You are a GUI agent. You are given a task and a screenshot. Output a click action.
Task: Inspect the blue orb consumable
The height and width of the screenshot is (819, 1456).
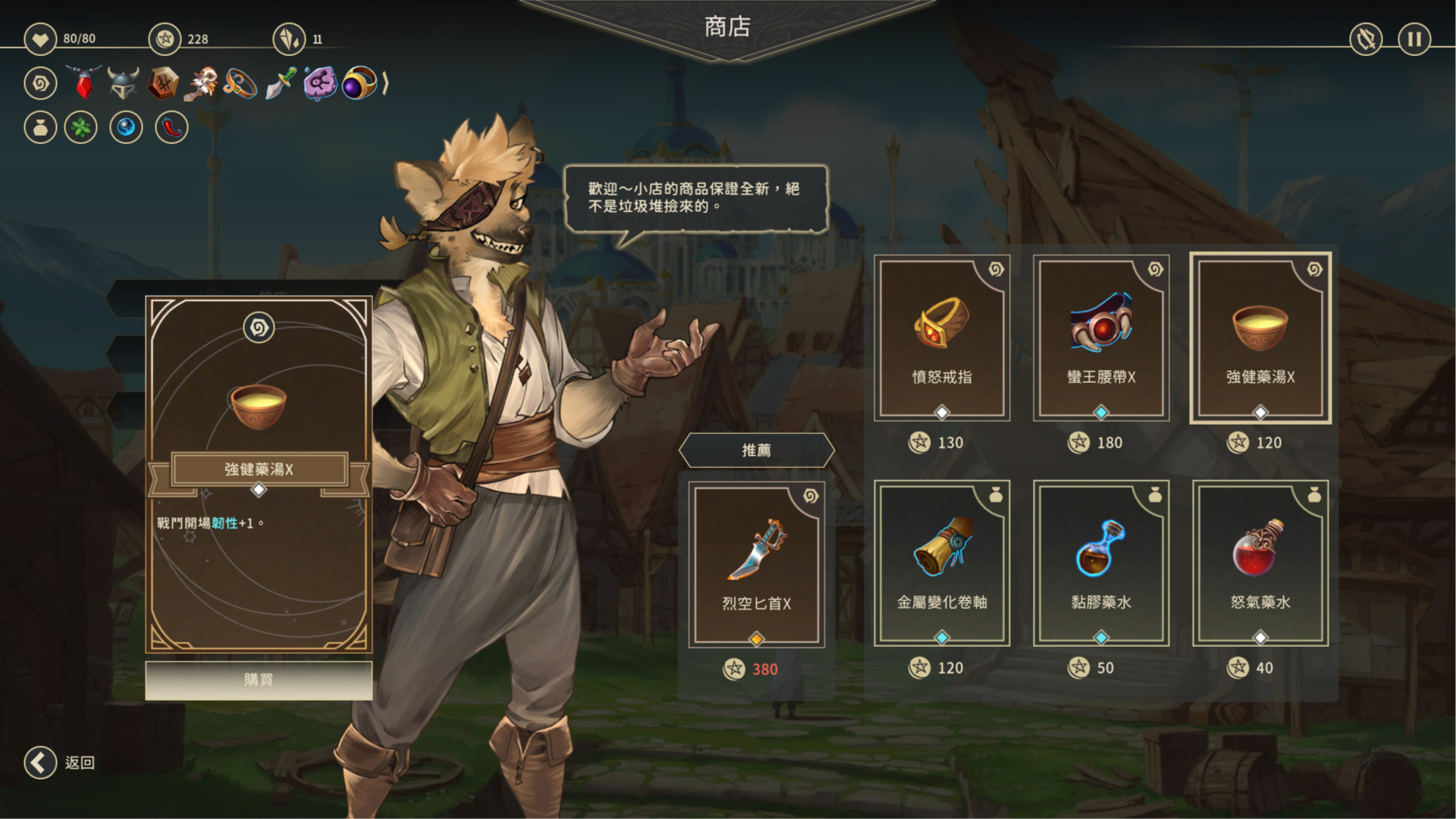[126, 127]
